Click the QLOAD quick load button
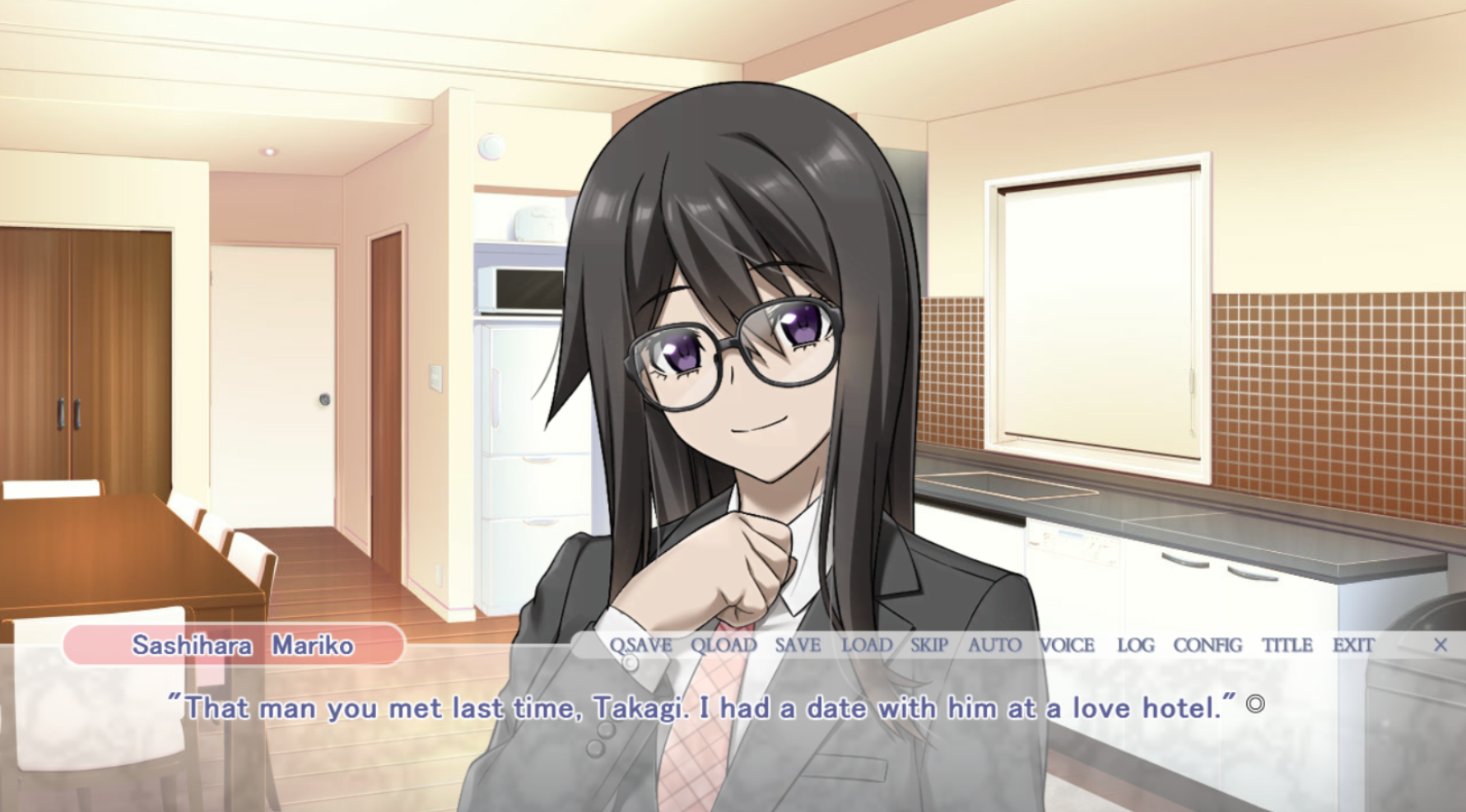Image resolution: width=1466 pixels, height=812 pixels. (724, 645)
